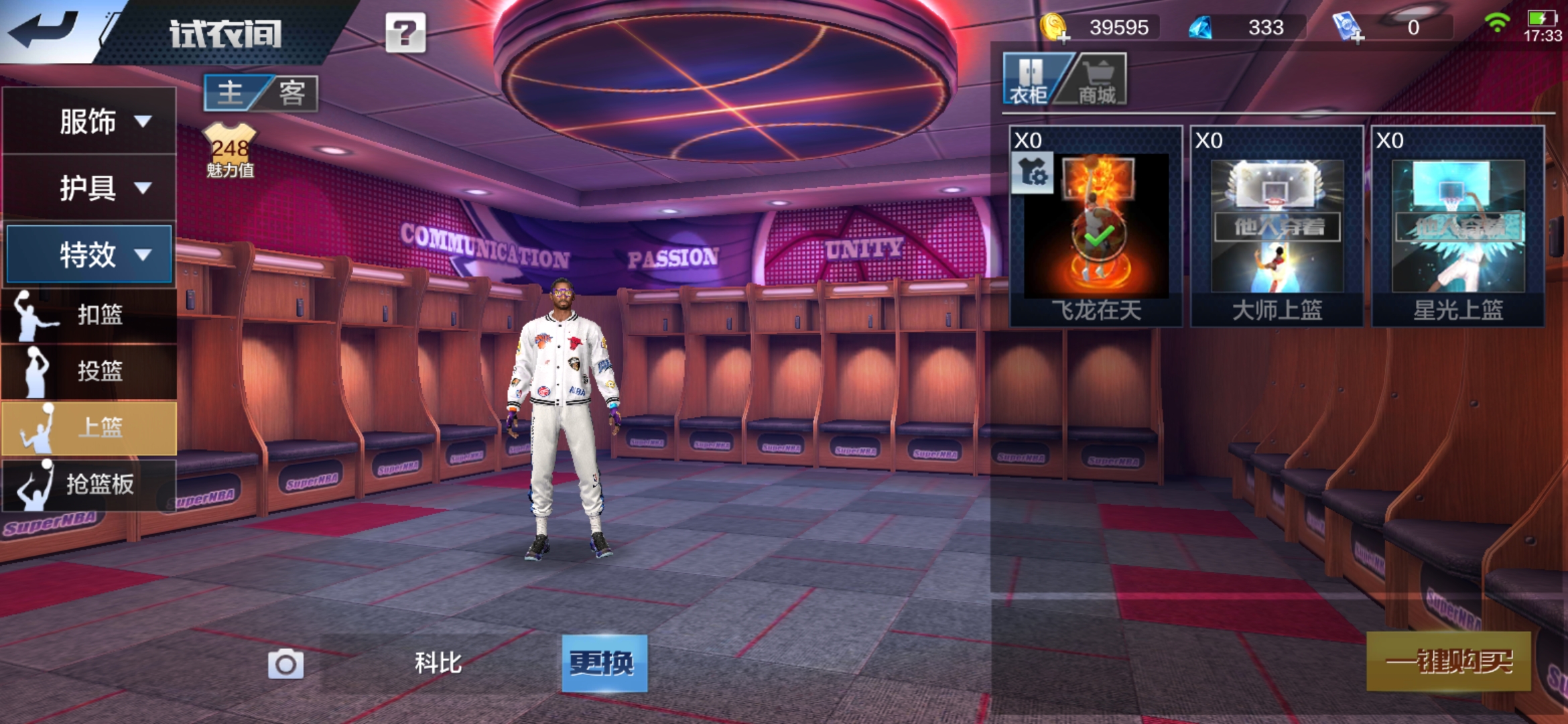Viewport: 1568px width, 724px height.
Task: Switch to the 客 away uniform tab
Action: click(x=292, y=93)
